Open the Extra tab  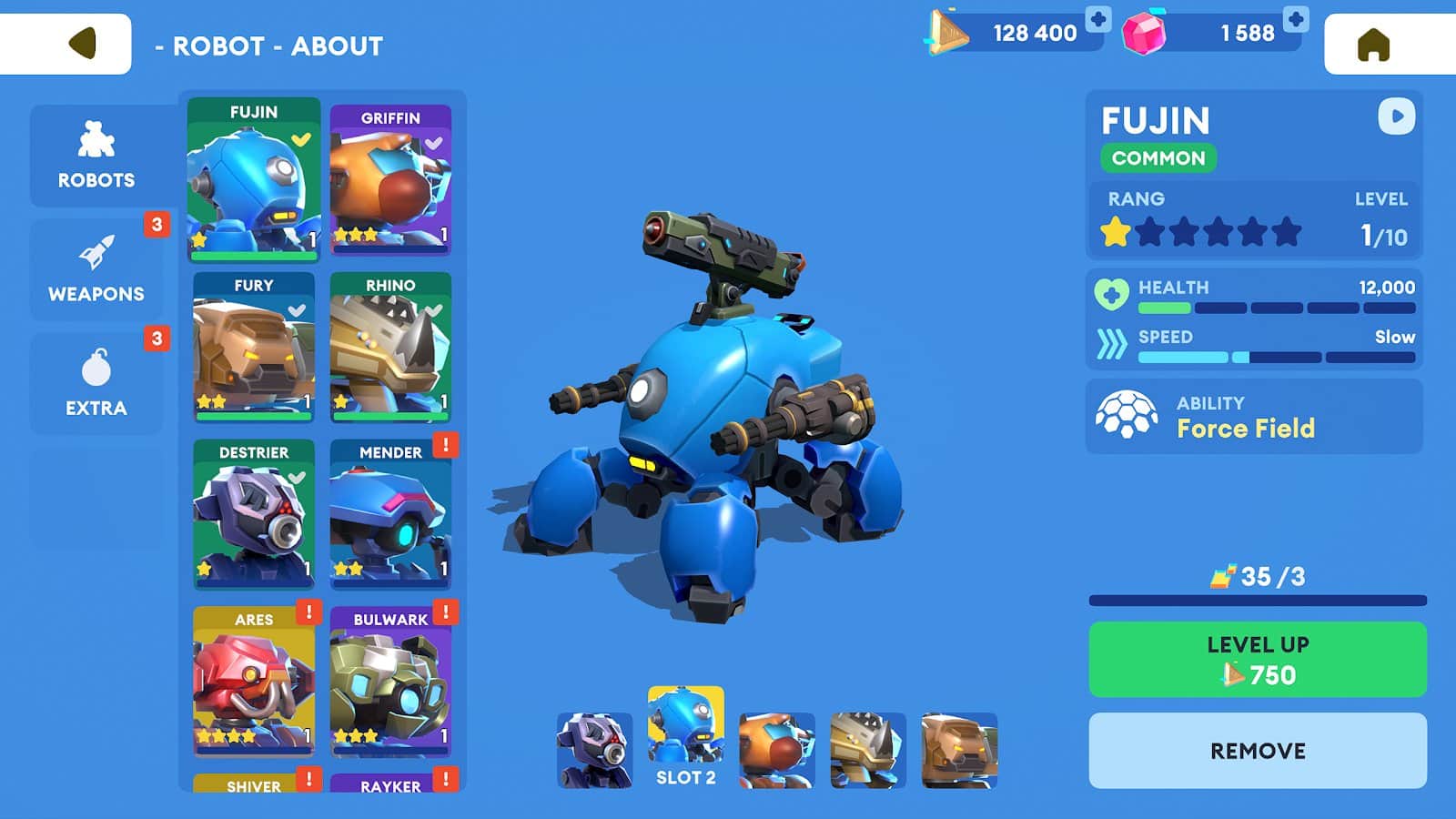96,383
